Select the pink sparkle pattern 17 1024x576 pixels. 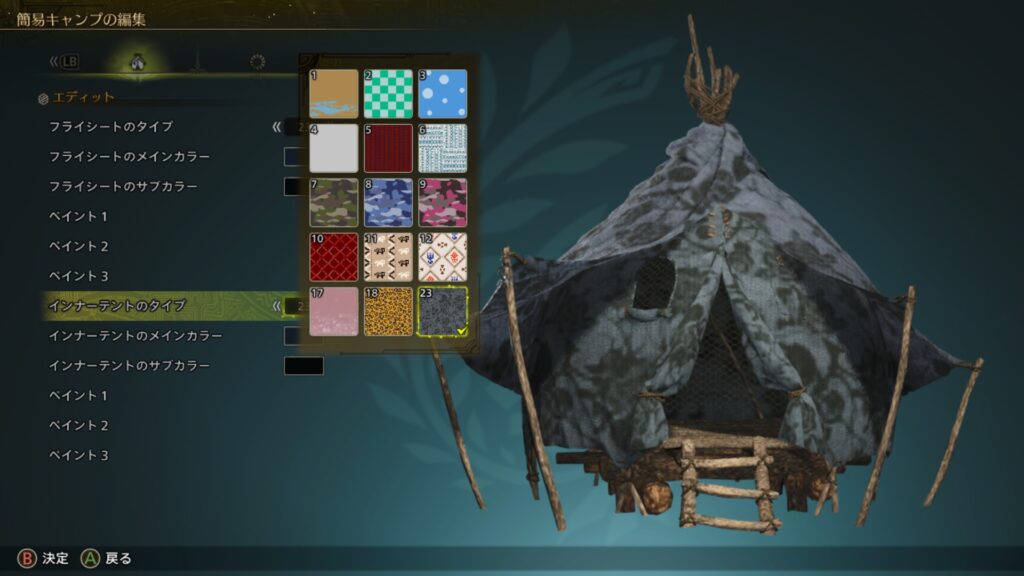(333, 311)
